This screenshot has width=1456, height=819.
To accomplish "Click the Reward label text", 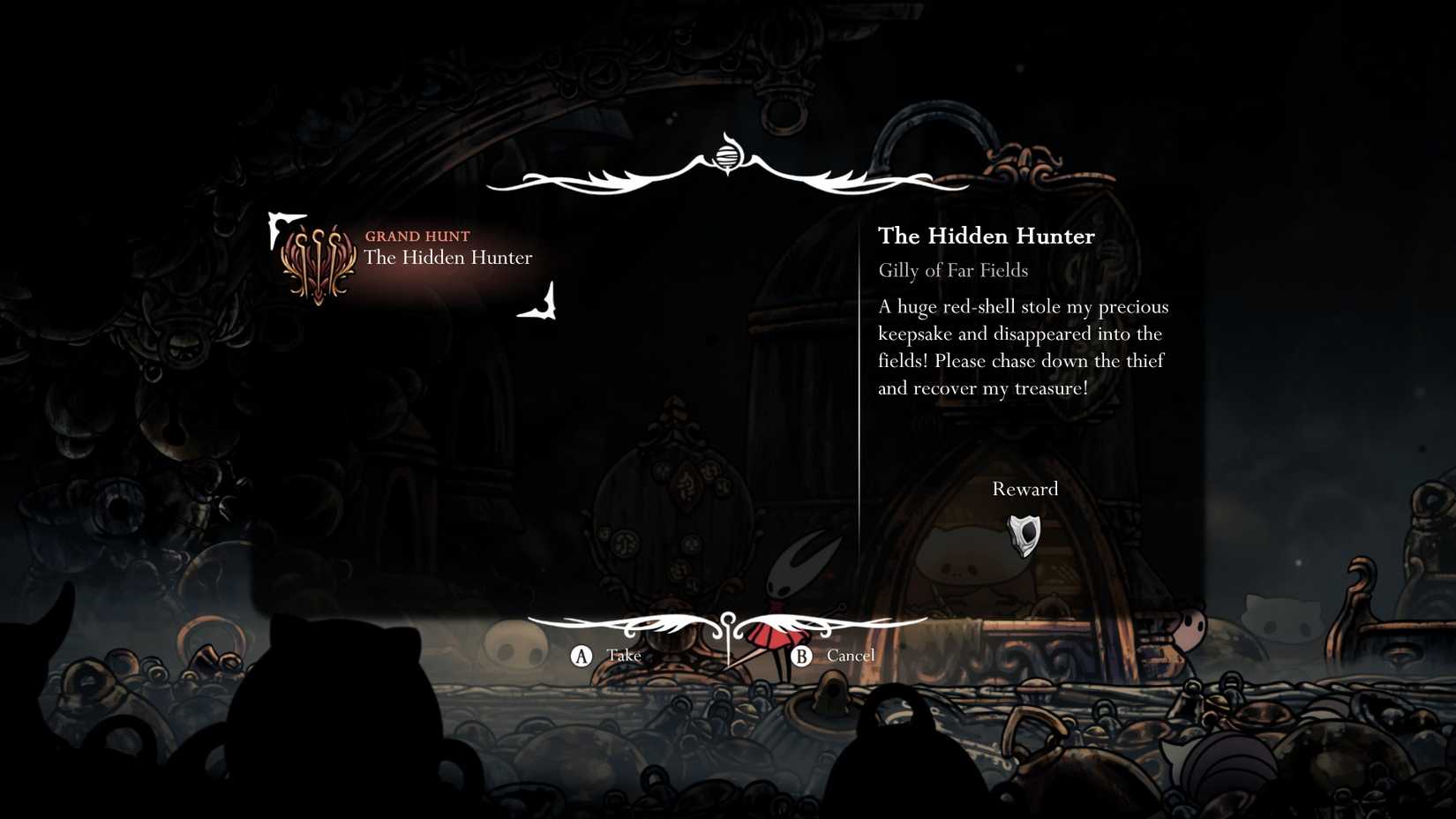I will click(1024, 489).
